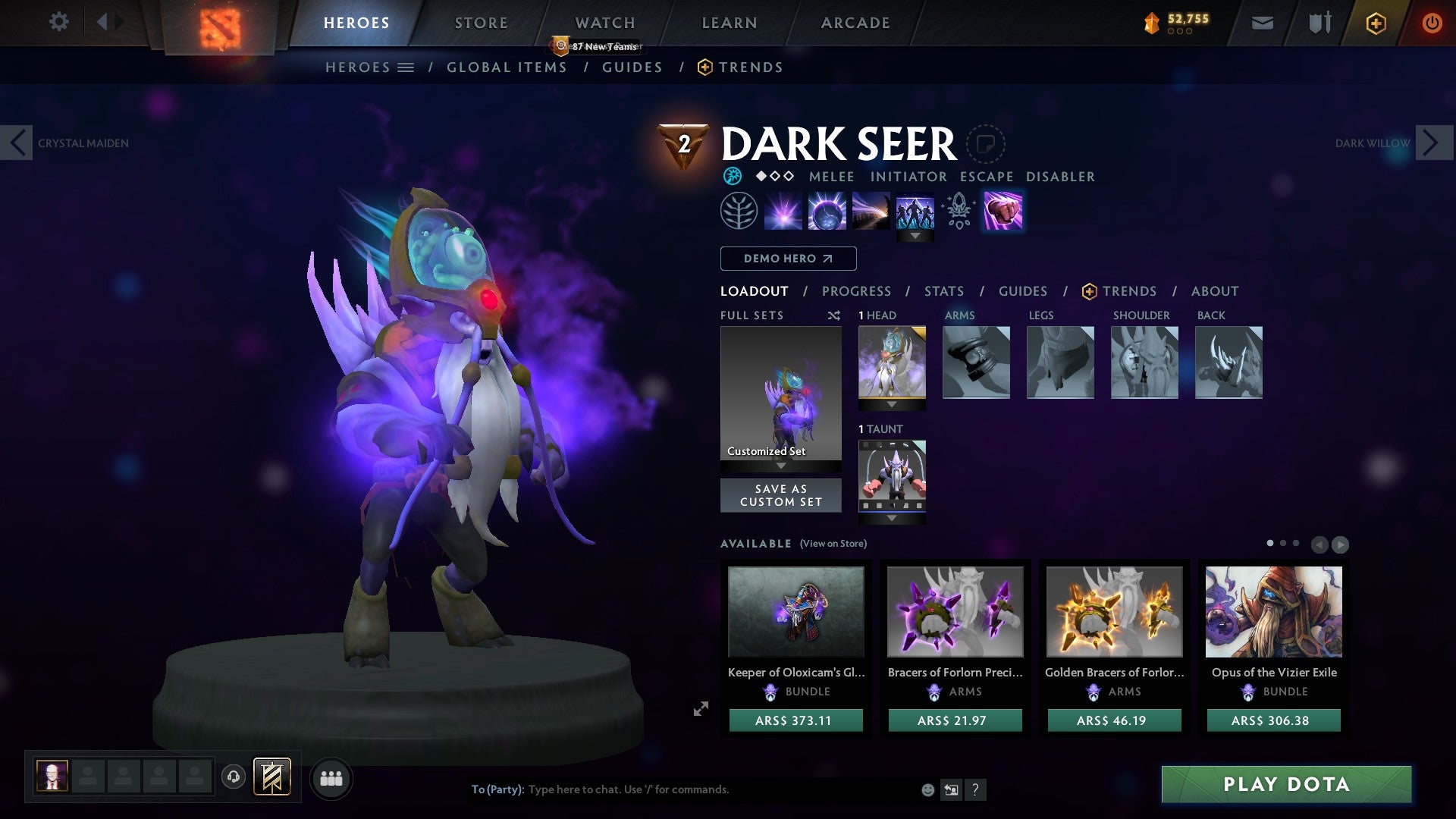Open the mail notifications envelope icon
The width and height of the screenshot is (1456, 819).
1263,23
